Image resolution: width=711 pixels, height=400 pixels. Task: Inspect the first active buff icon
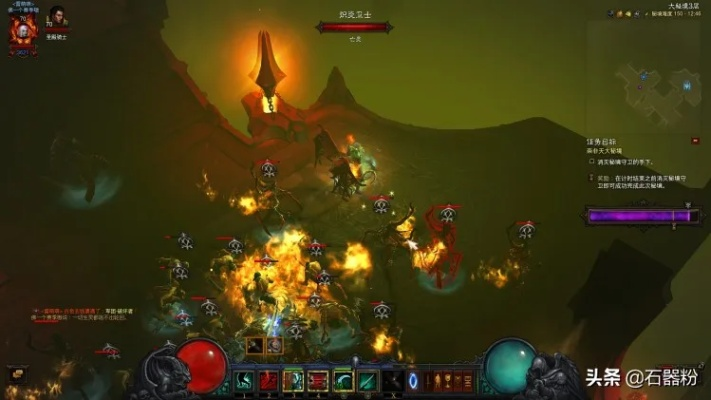click(257, 345)
